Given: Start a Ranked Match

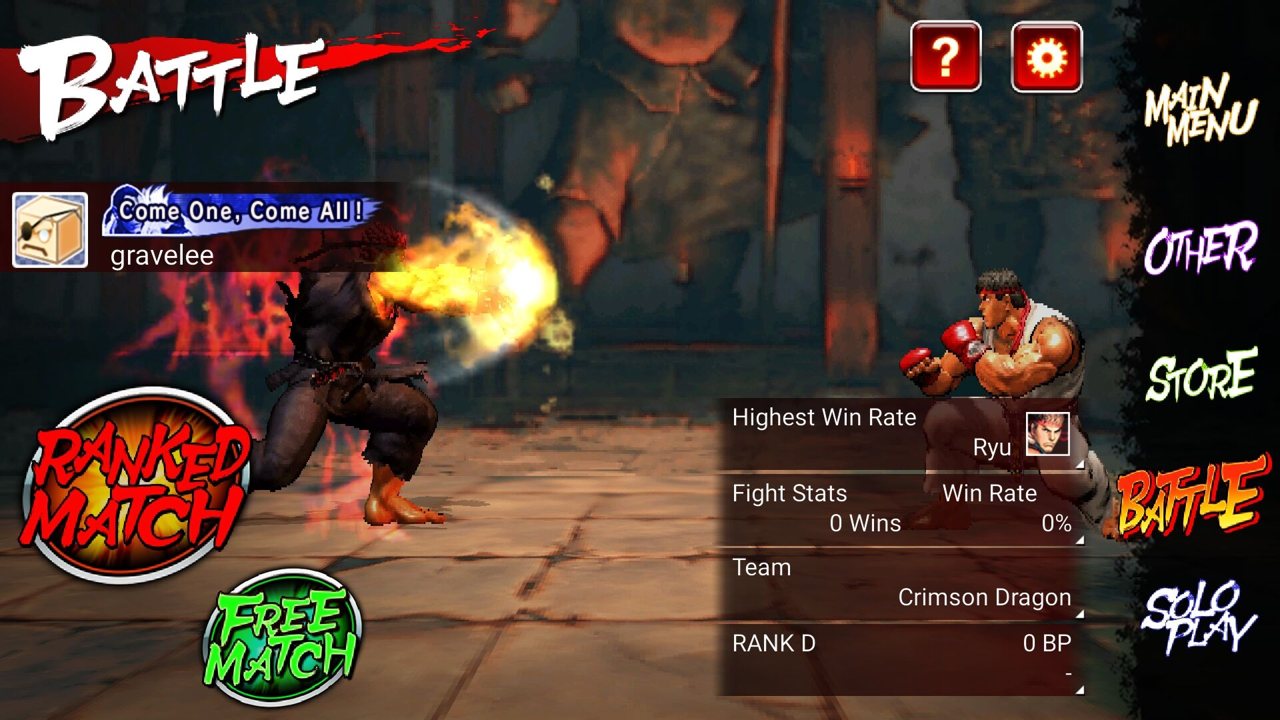Looking at the screenshot, I should click(x=134, y=485).
